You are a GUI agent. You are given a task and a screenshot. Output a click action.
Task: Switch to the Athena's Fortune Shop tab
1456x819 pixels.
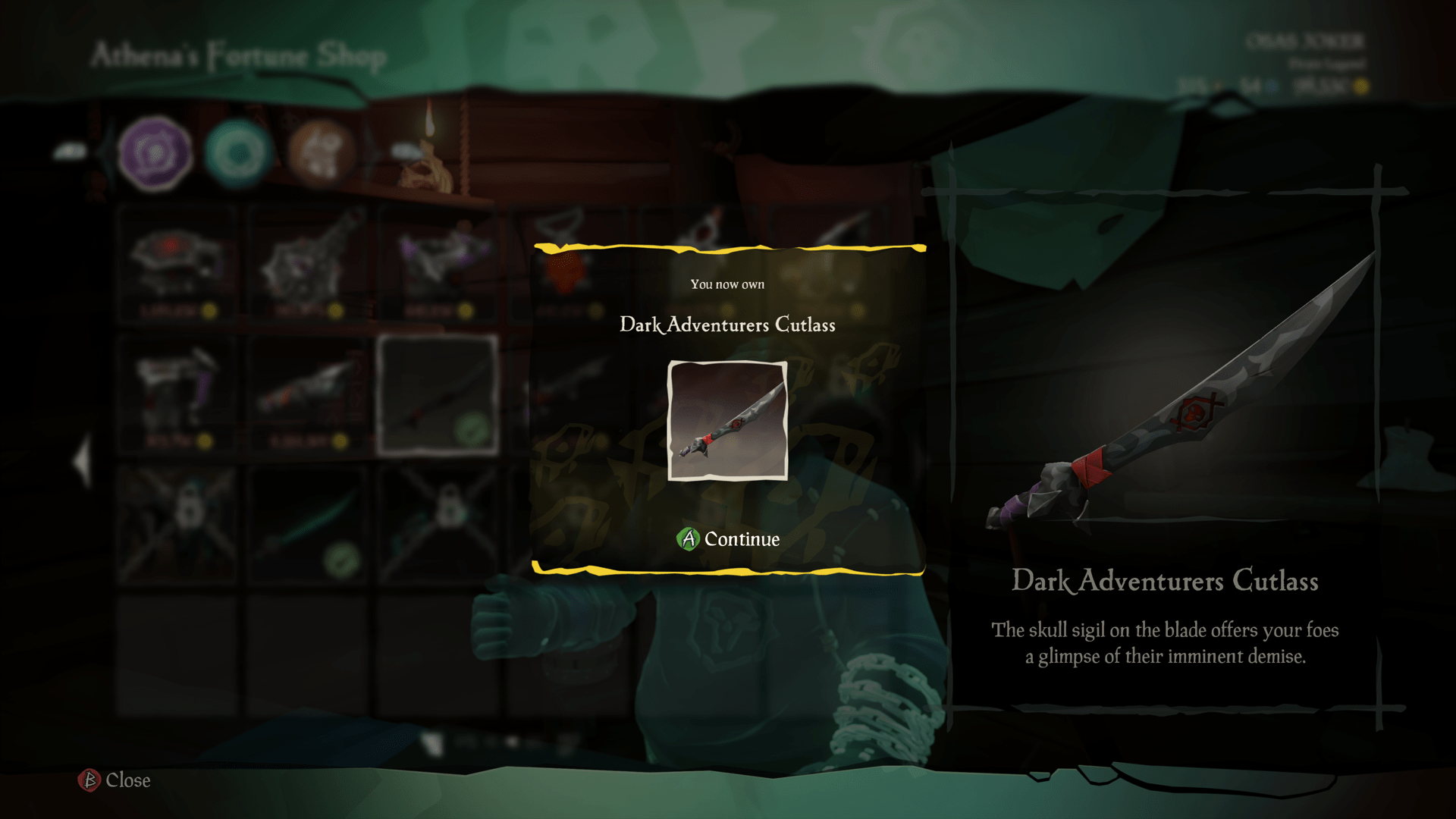(239, 55)
